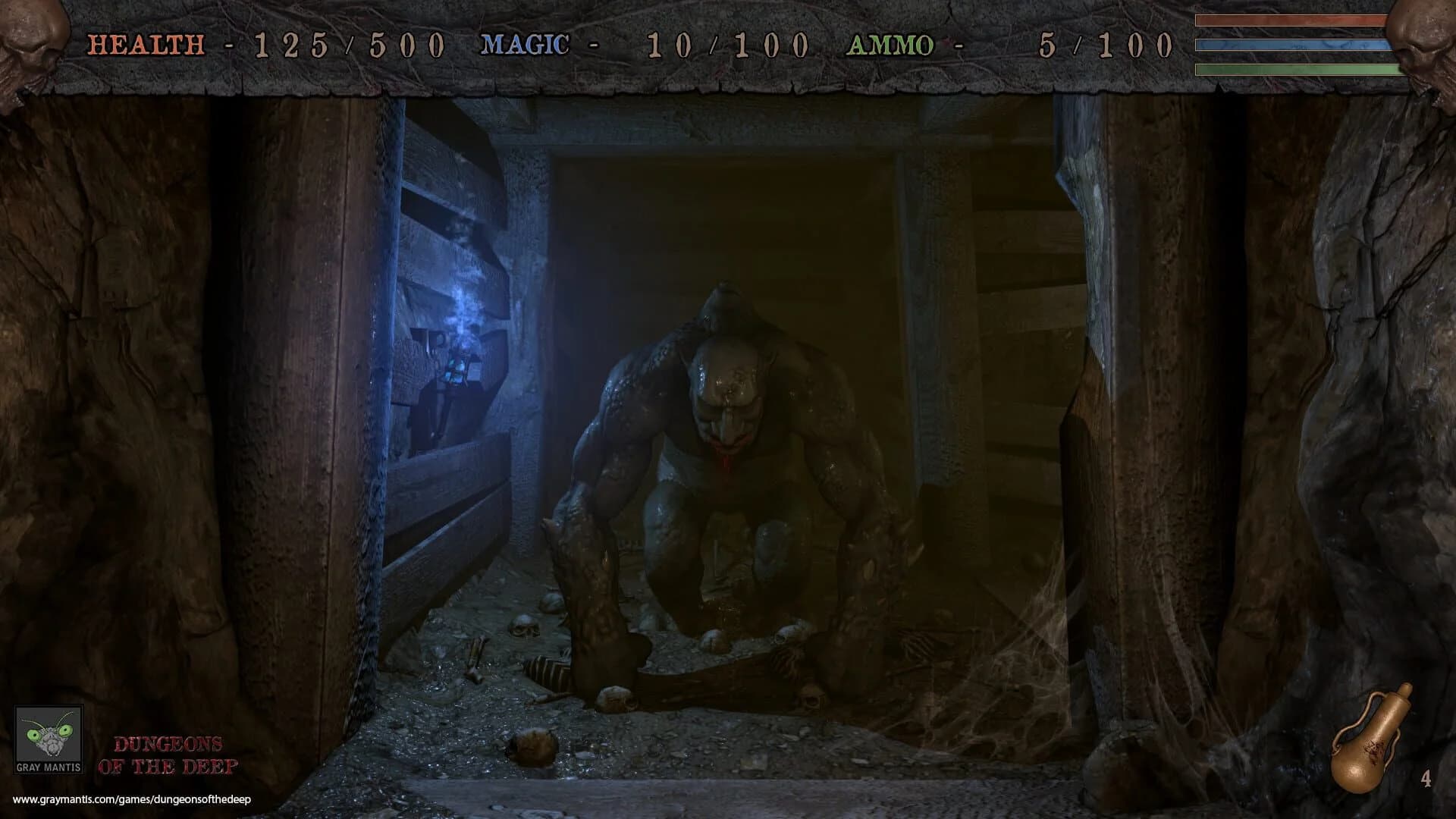Toggle the AMMO display label
This screenshot has width=1456, height=819.
891,47
